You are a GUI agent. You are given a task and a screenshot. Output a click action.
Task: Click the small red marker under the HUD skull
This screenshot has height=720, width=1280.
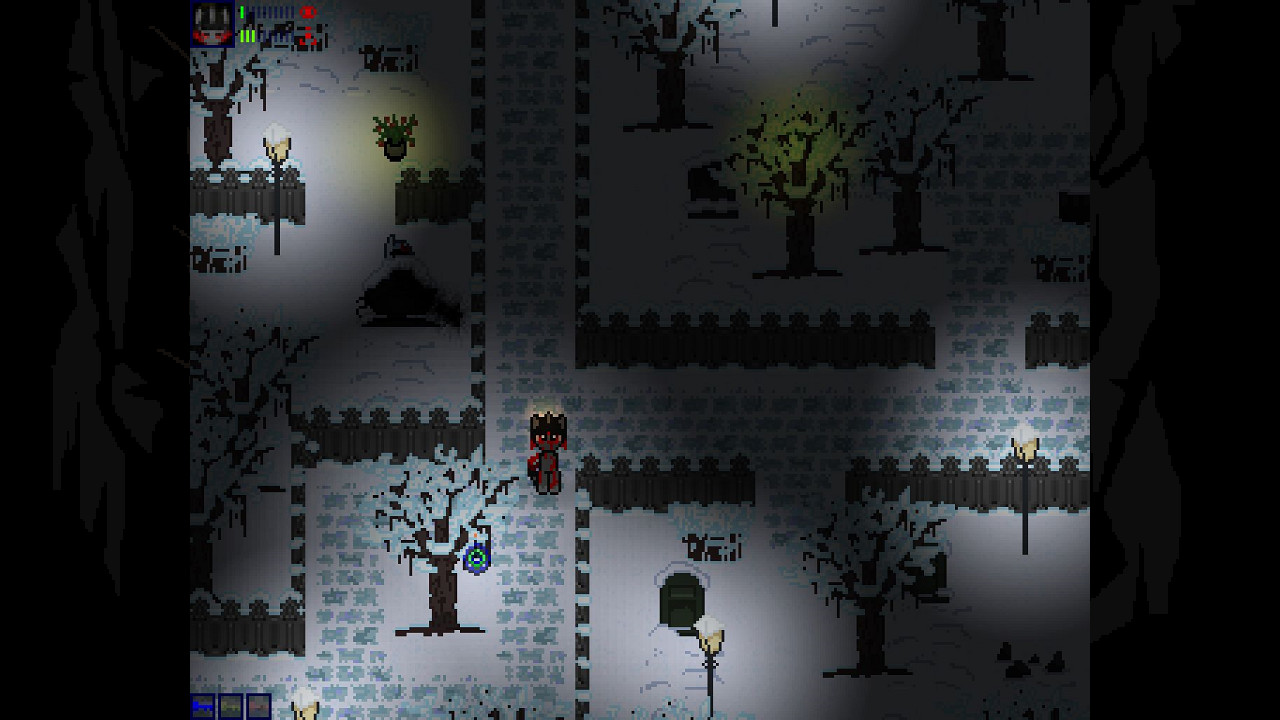(x=310, y=30)
